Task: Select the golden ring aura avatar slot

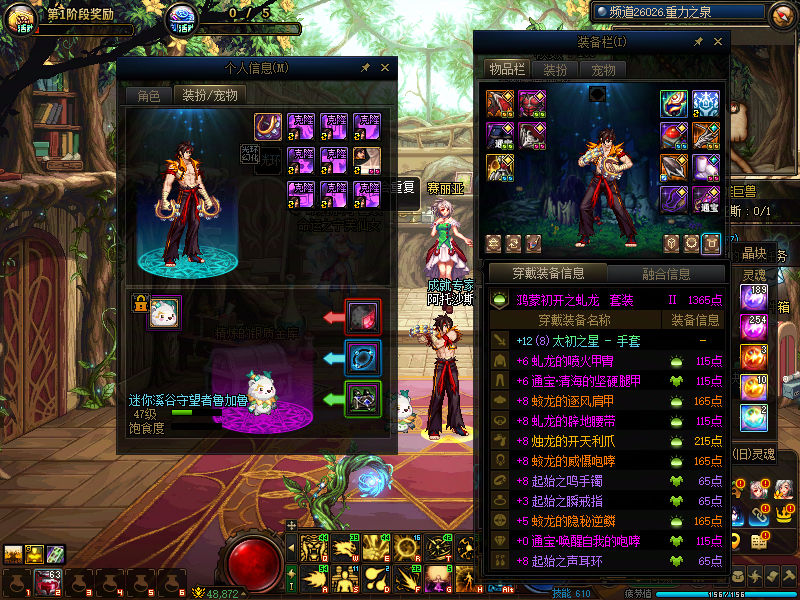Action: pos(268,126)
